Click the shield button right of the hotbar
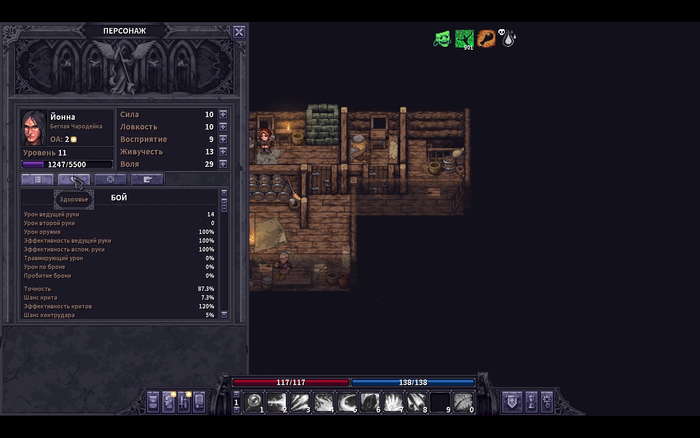The width and height of the screenshot is (700, 438). coord(512,402)
